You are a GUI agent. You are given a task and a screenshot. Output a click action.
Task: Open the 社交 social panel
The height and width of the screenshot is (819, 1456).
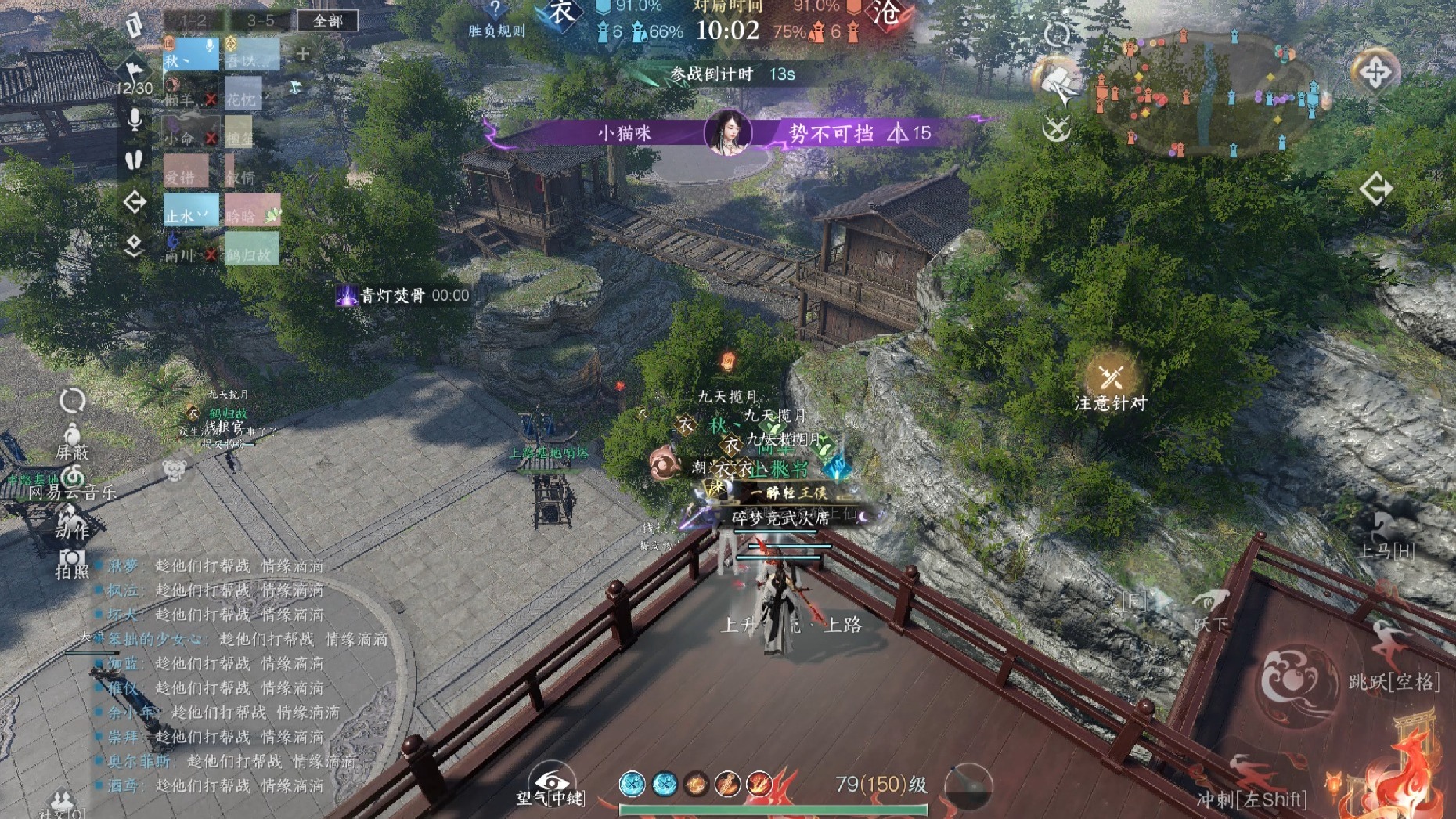61,804
